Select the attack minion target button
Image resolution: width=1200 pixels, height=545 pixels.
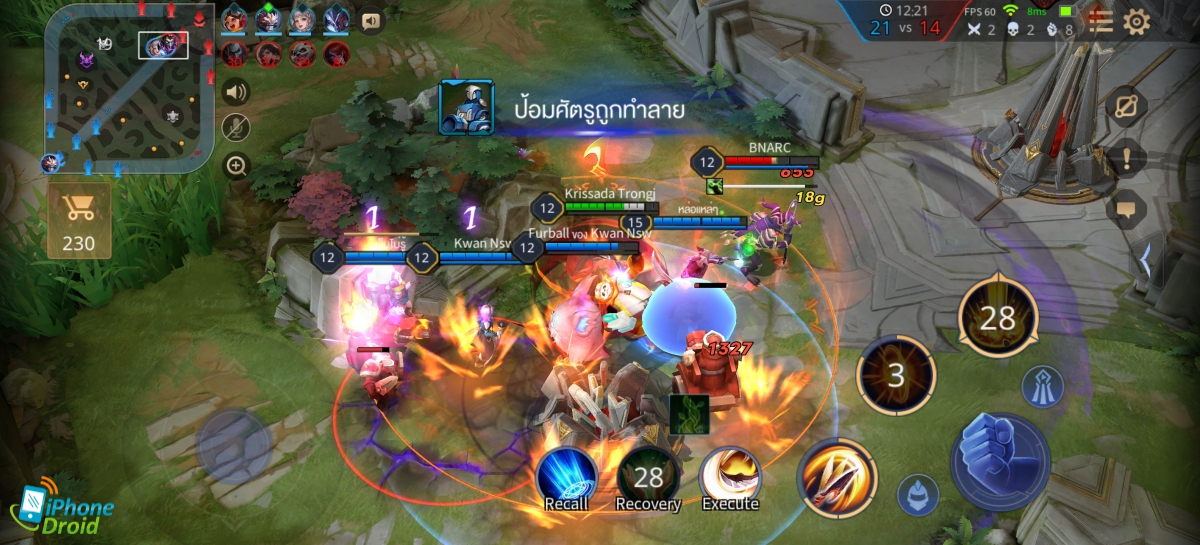916,493
